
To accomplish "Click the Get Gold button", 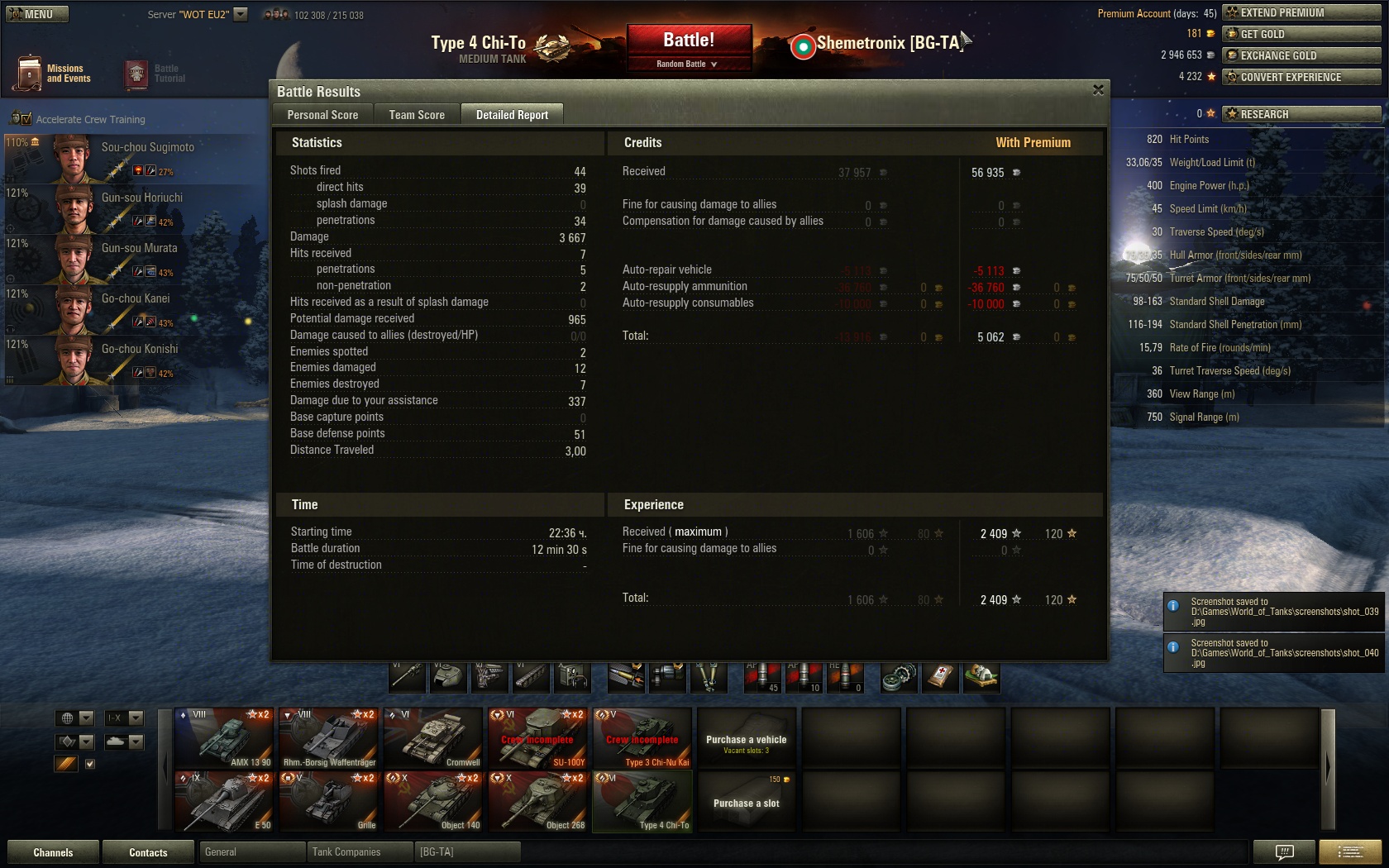I will [x=1301, y=34].
